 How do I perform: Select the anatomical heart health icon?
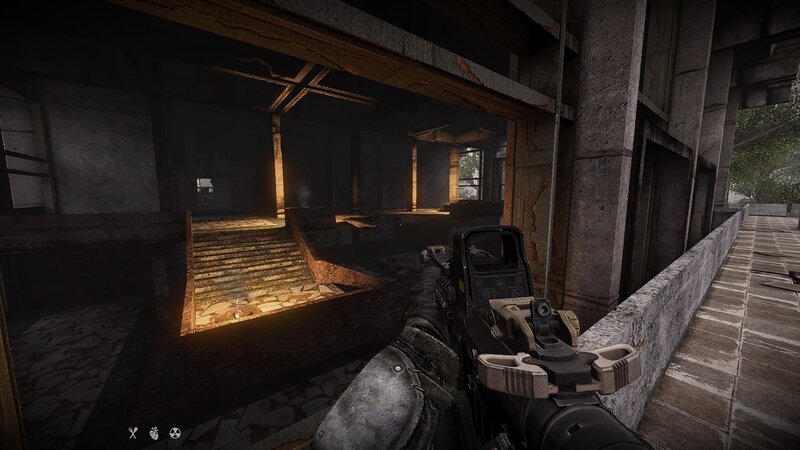pyautogui.click(x=153, y=433)
